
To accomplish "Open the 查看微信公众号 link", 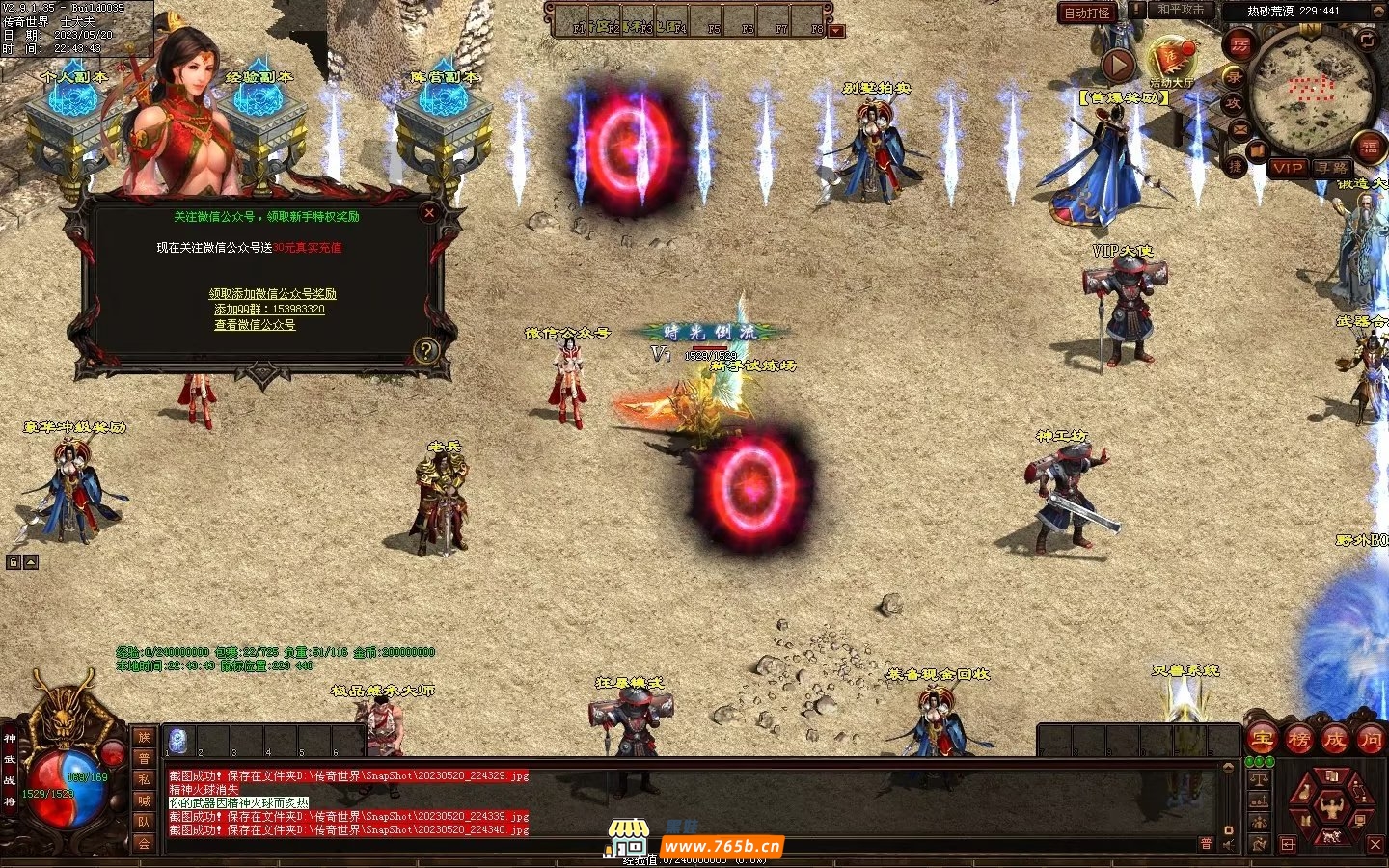I will point(255,325).
